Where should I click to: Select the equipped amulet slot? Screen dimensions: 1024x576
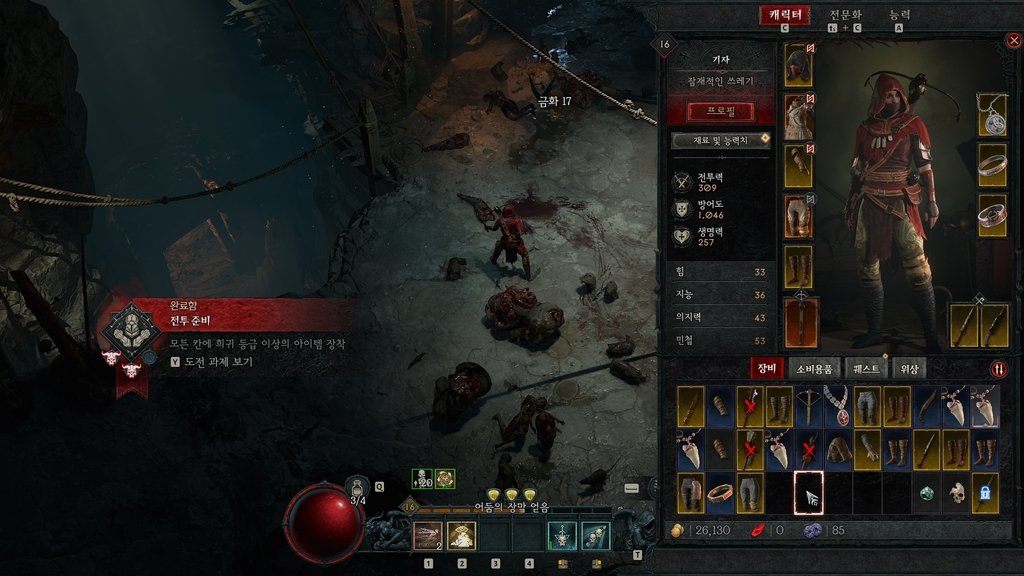(991, 115)
